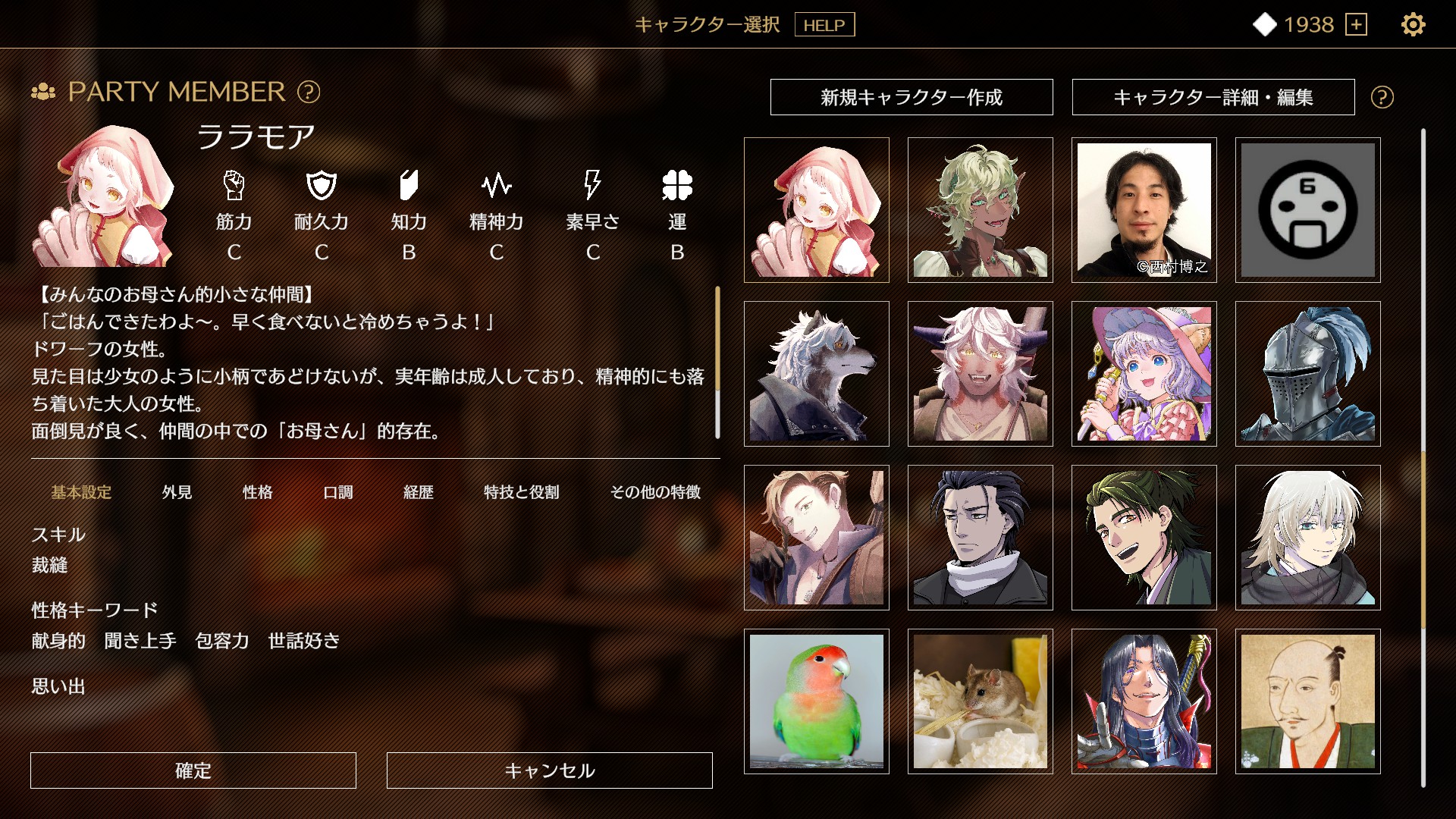Viewport: 1456px width, 819px height.
Task: Click the 運 clover luck icon
Action: coord(675,184)
